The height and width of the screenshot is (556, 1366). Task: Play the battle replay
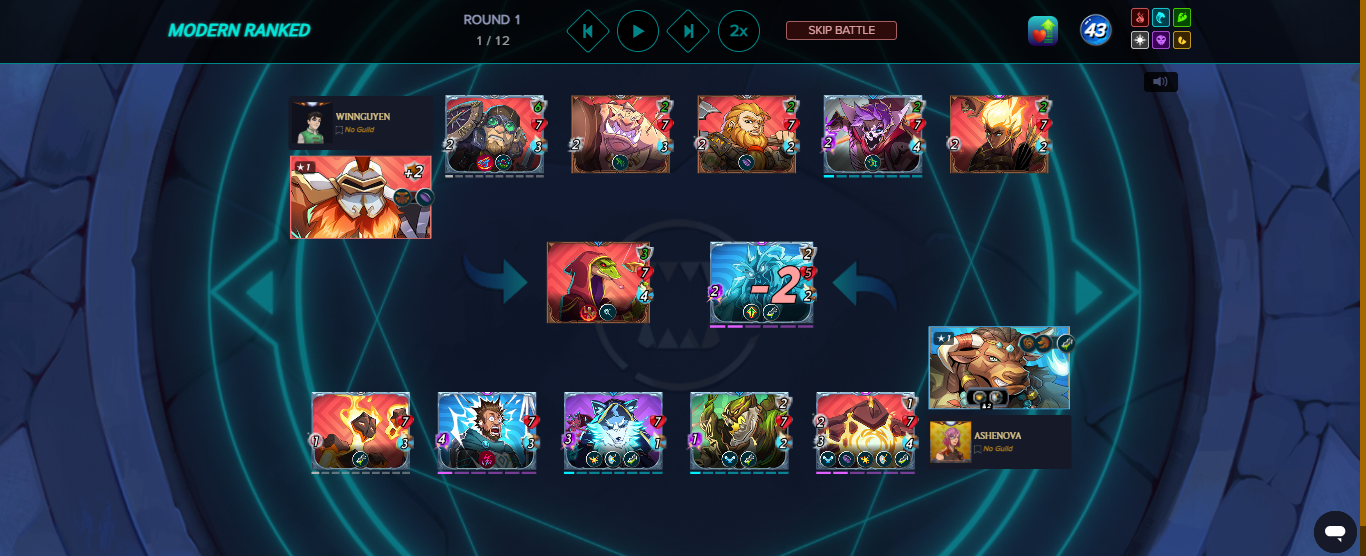[637, 31]
